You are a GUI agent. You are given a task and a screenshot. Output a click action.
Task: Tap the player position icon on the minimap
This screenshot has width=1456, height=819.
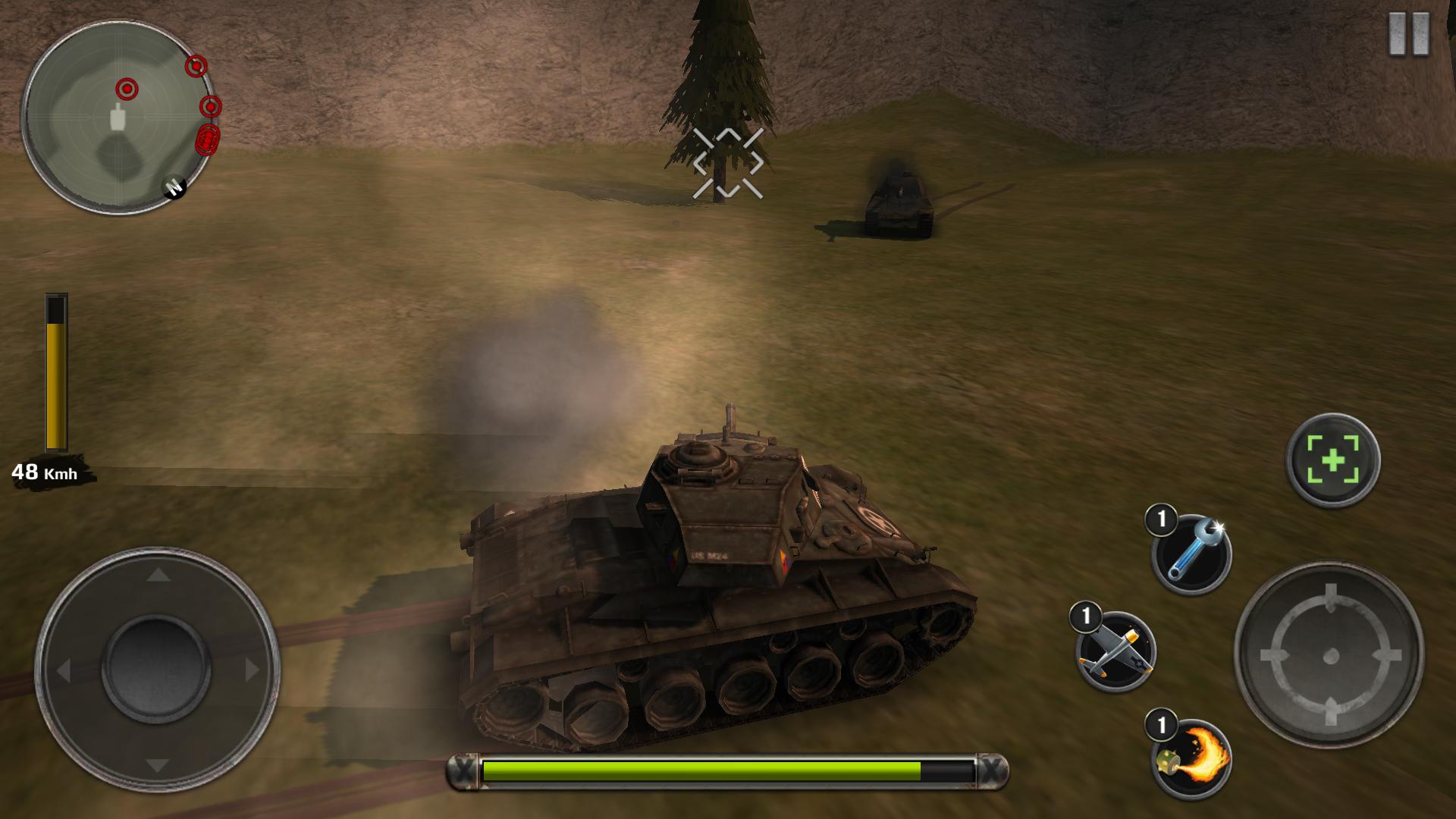pos(118,118)
